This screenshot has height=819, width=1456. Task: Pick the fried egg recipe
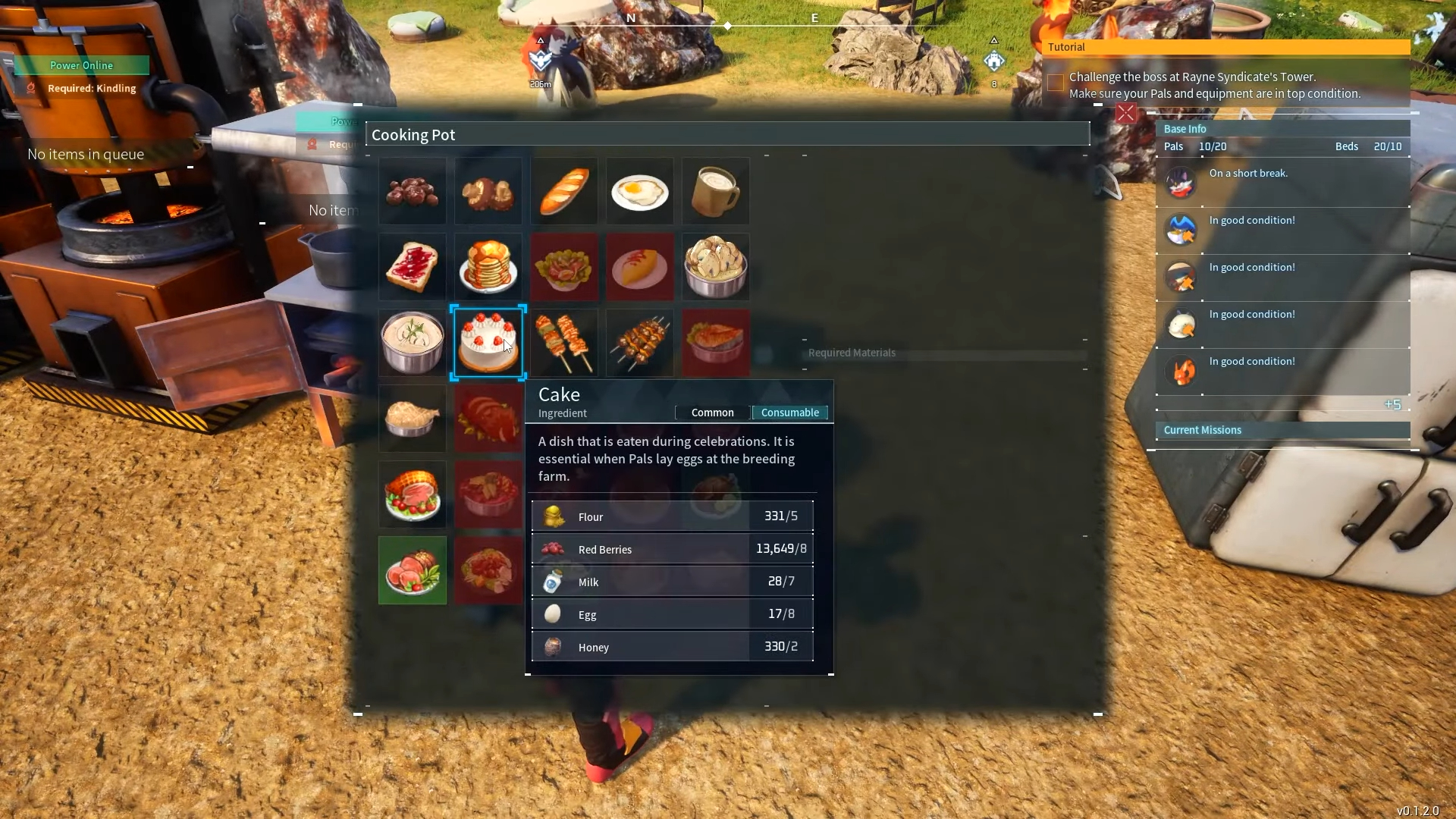tap(639, 191)
